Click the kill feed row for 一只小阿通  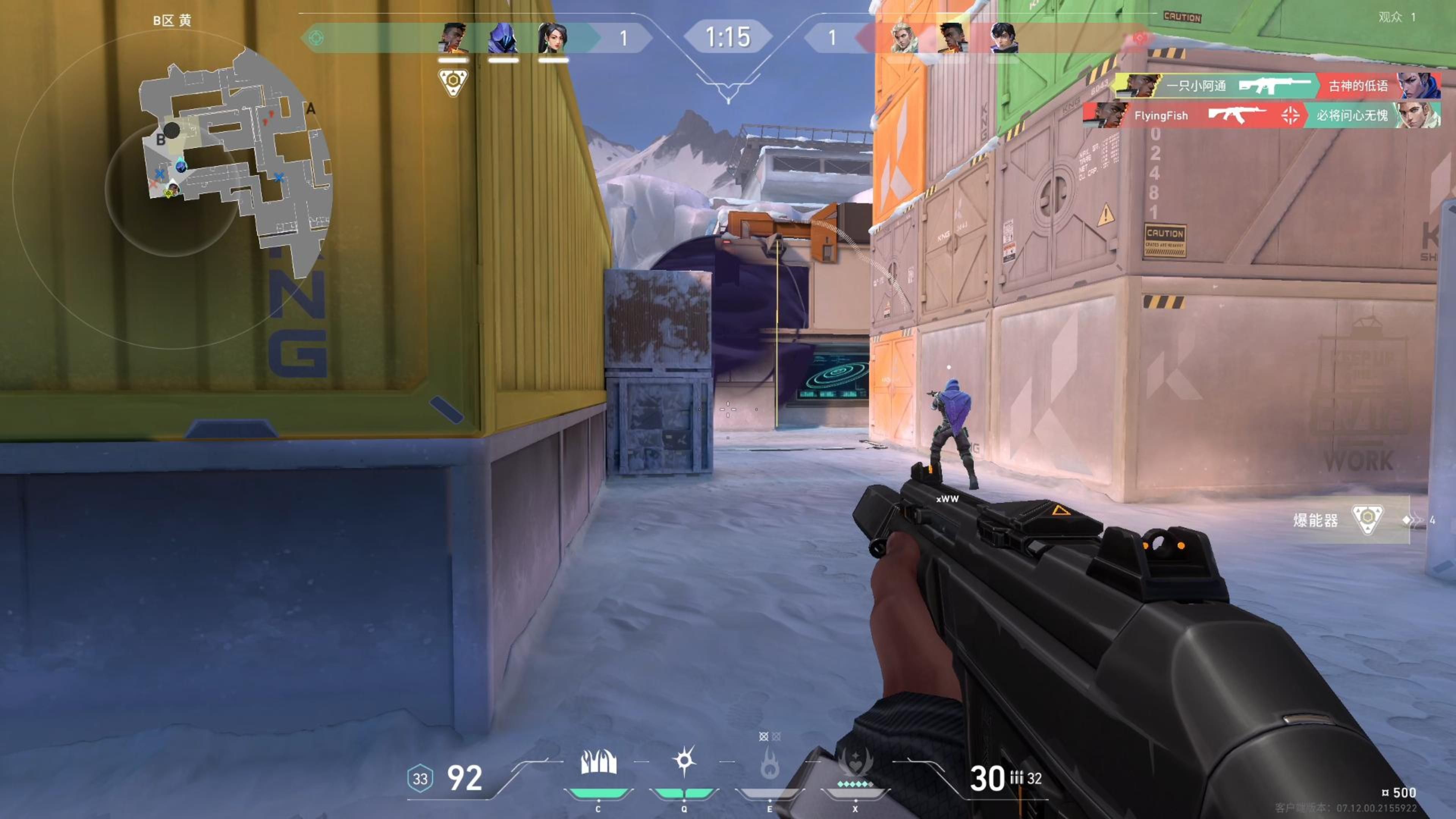[1277, 86]
